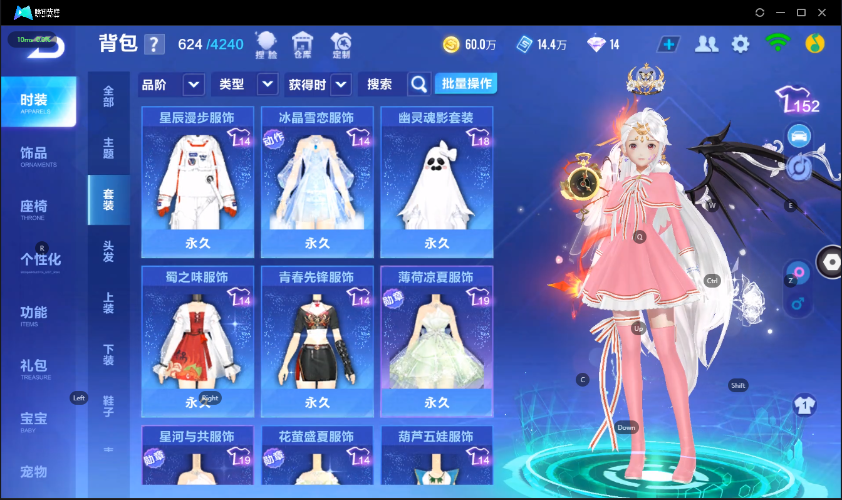Click the question mark help button
Image resolution: width=842 pixels, height=500 pixels.
(154, 45)
